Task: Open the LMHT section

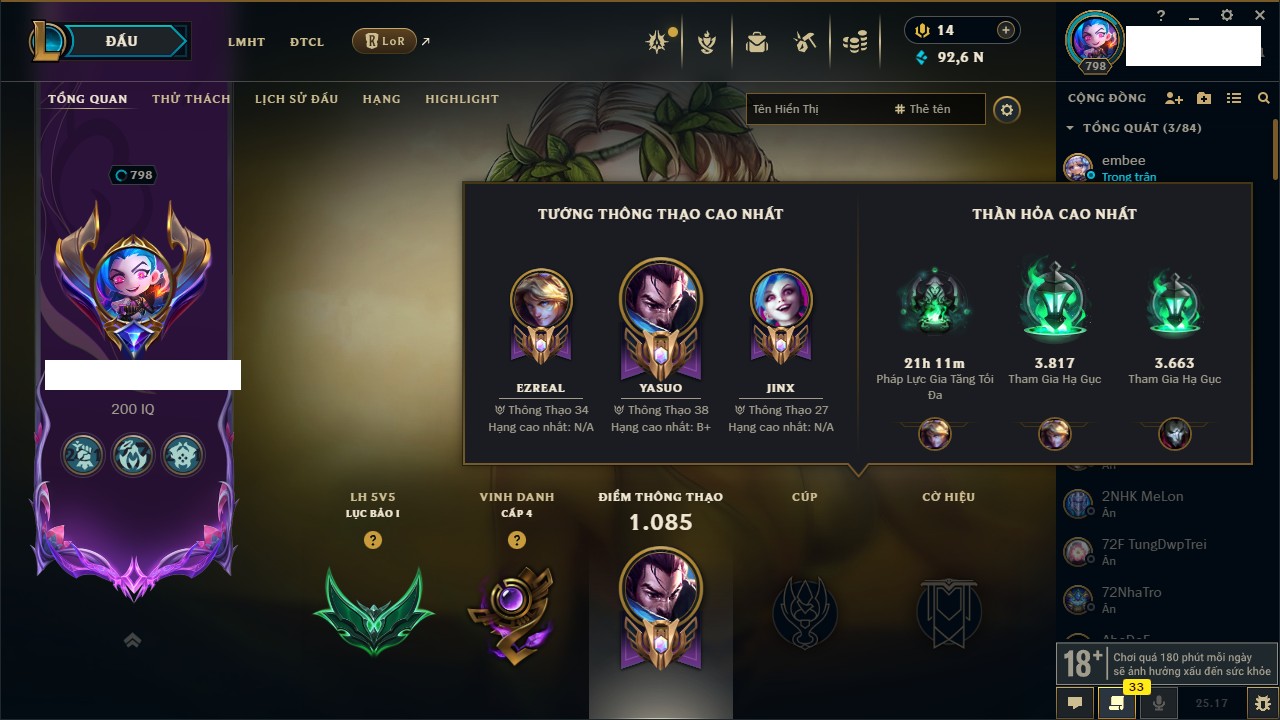Action: coord(246,42)
